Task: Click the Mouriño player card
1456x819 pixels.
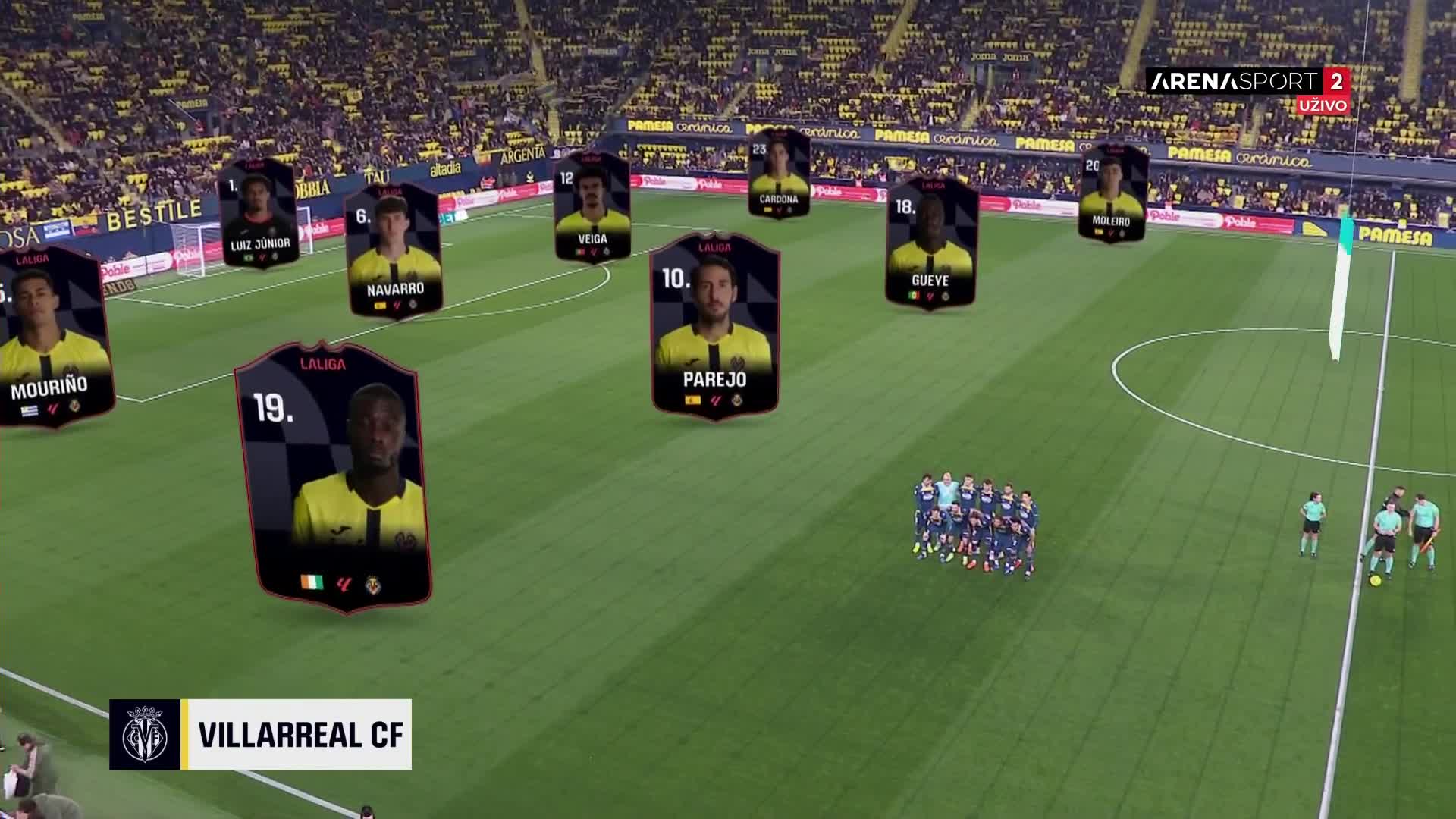Action: (52, 337)
